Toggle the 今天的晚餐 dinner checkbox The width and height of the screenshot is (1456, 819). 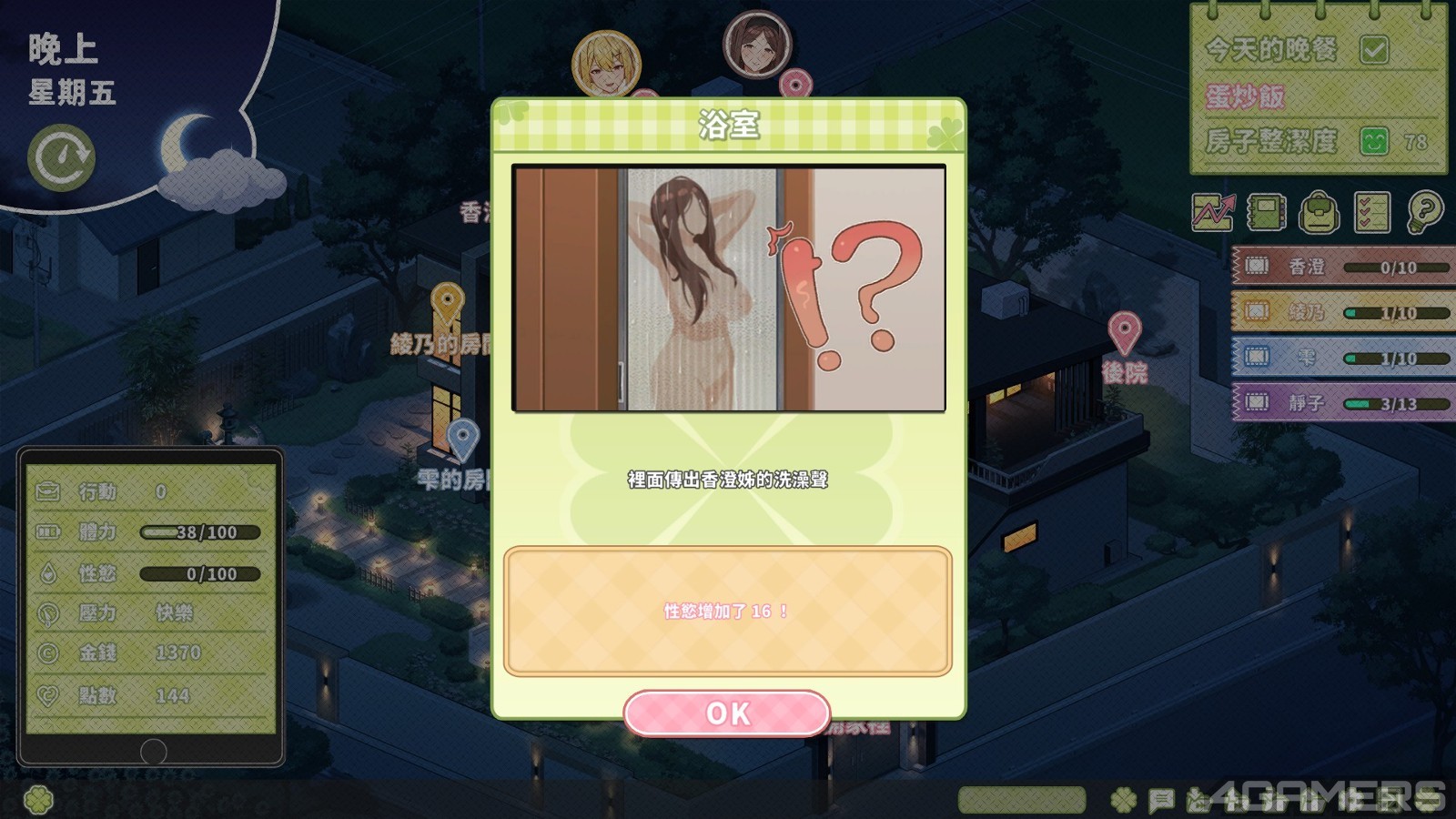pyautogui.click(x=1373, y=49)
